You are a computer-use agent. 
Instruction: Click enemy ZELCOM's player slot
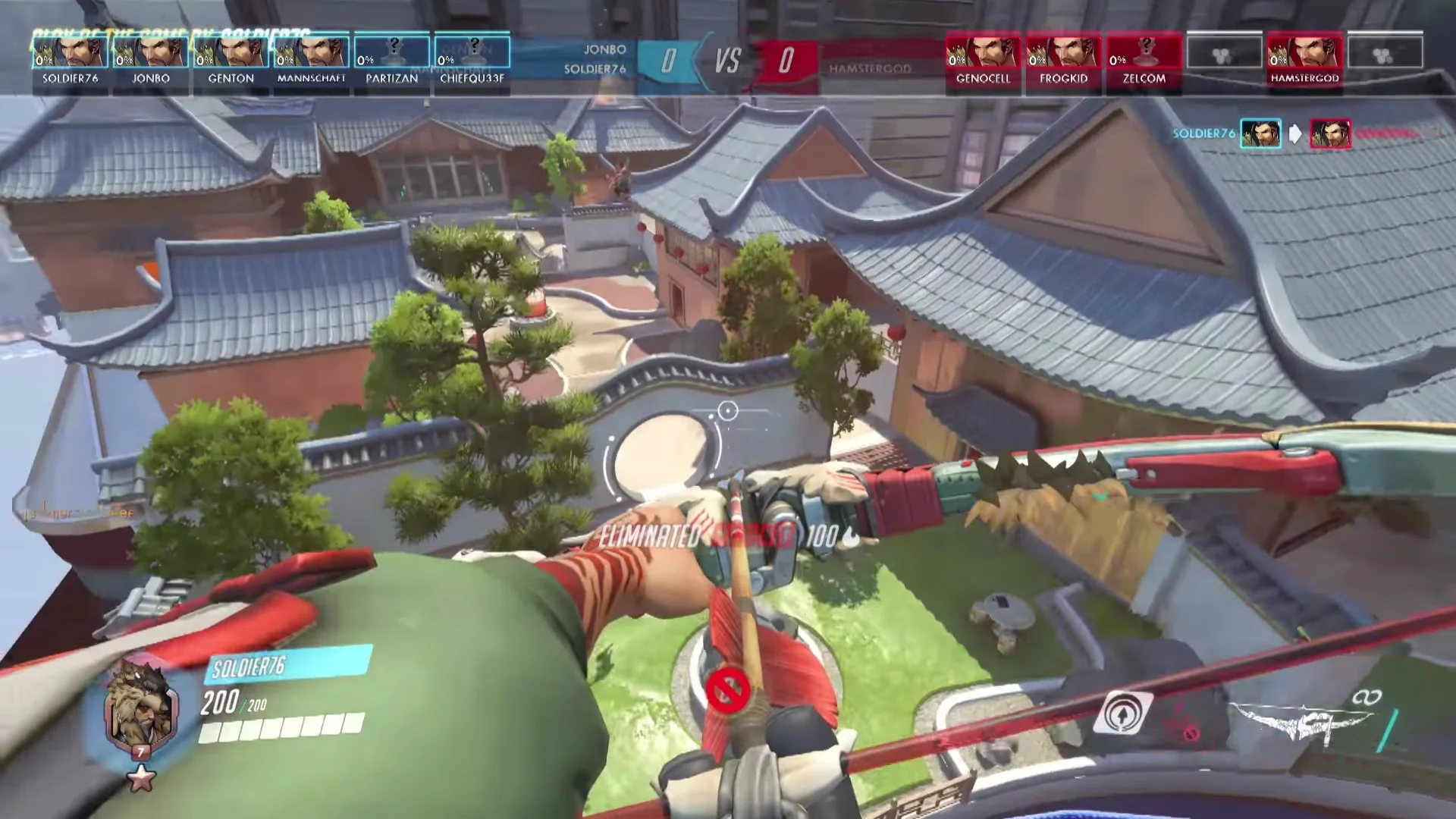coord(1144,52)
